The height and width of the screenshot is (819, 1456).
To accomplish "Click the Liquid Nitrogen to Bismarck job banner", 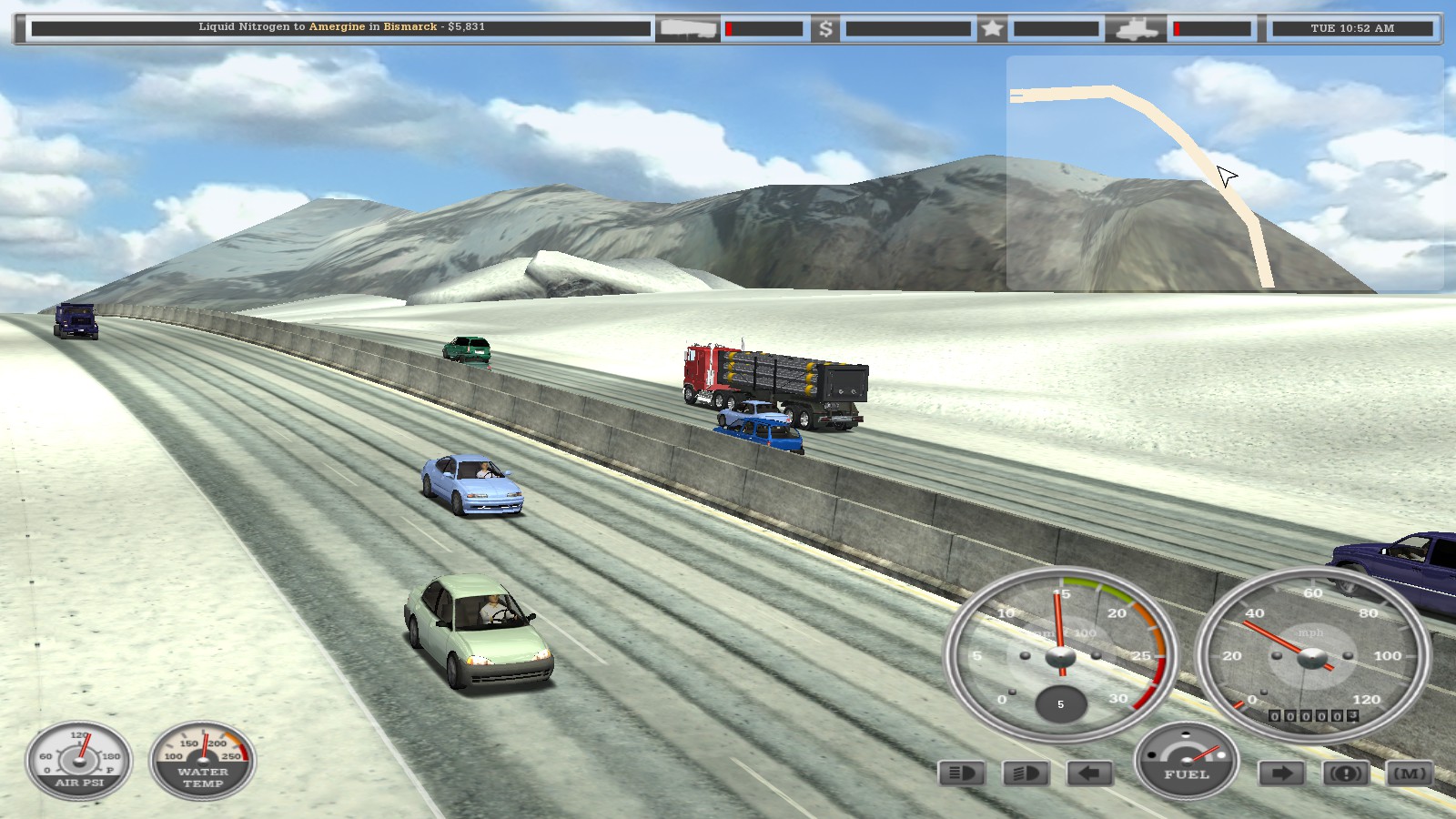I will pos(340,27).
